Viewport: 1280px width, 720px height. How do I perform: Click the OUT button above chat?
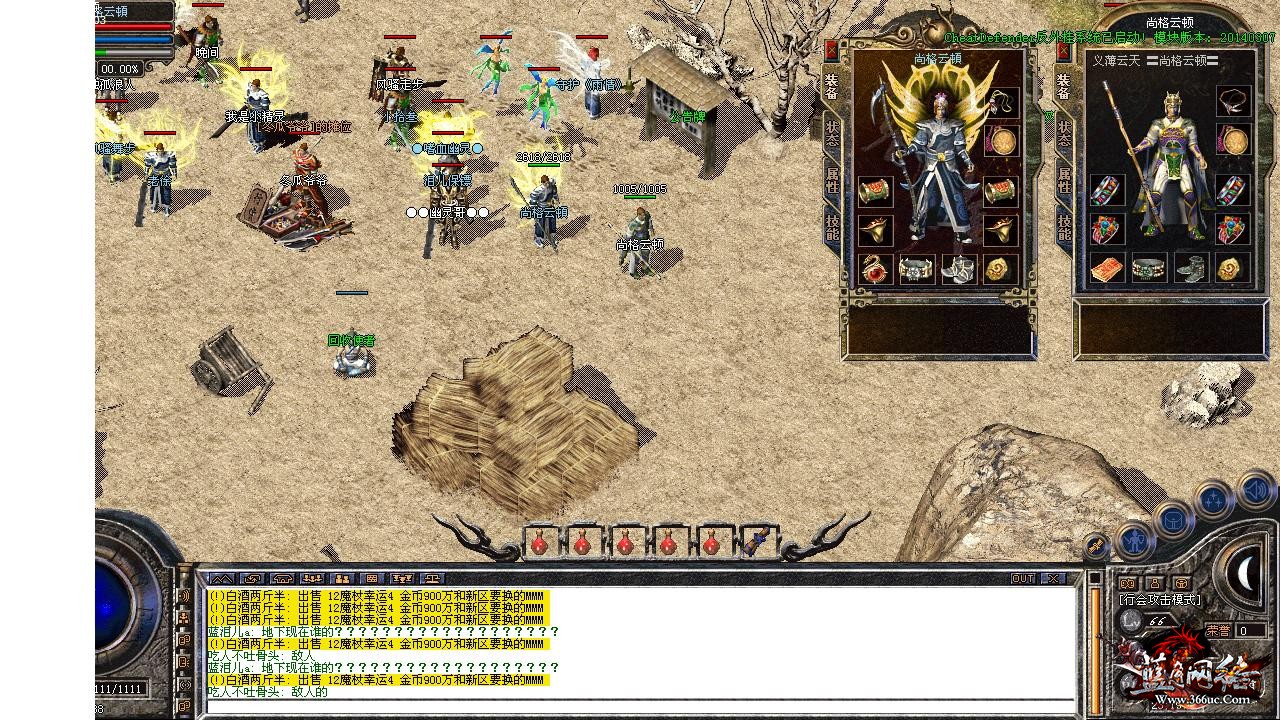coord(1023,578)
